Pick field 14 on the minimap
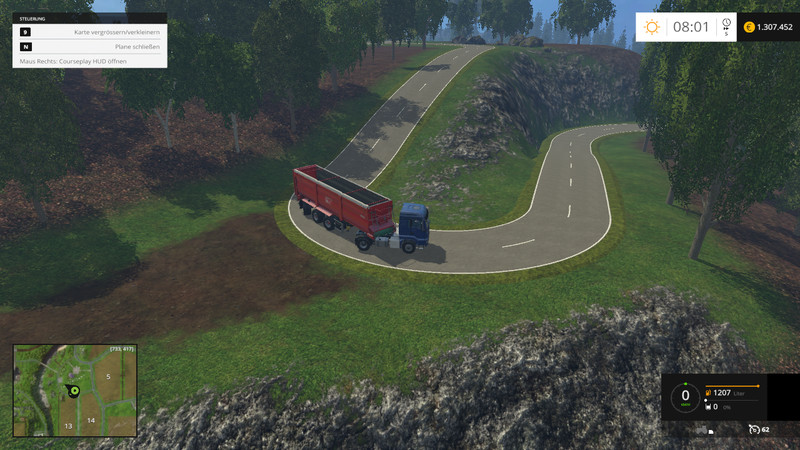The image size is (800, 450). pyautogui.click(x=90, y=420)
